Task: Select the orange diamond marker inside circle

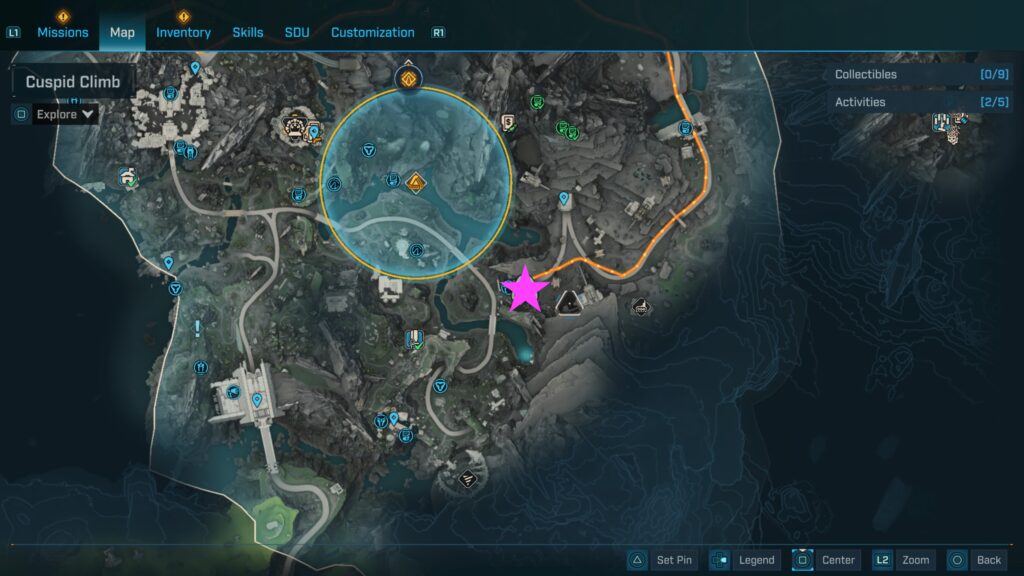Action: (x=416, y=182)
